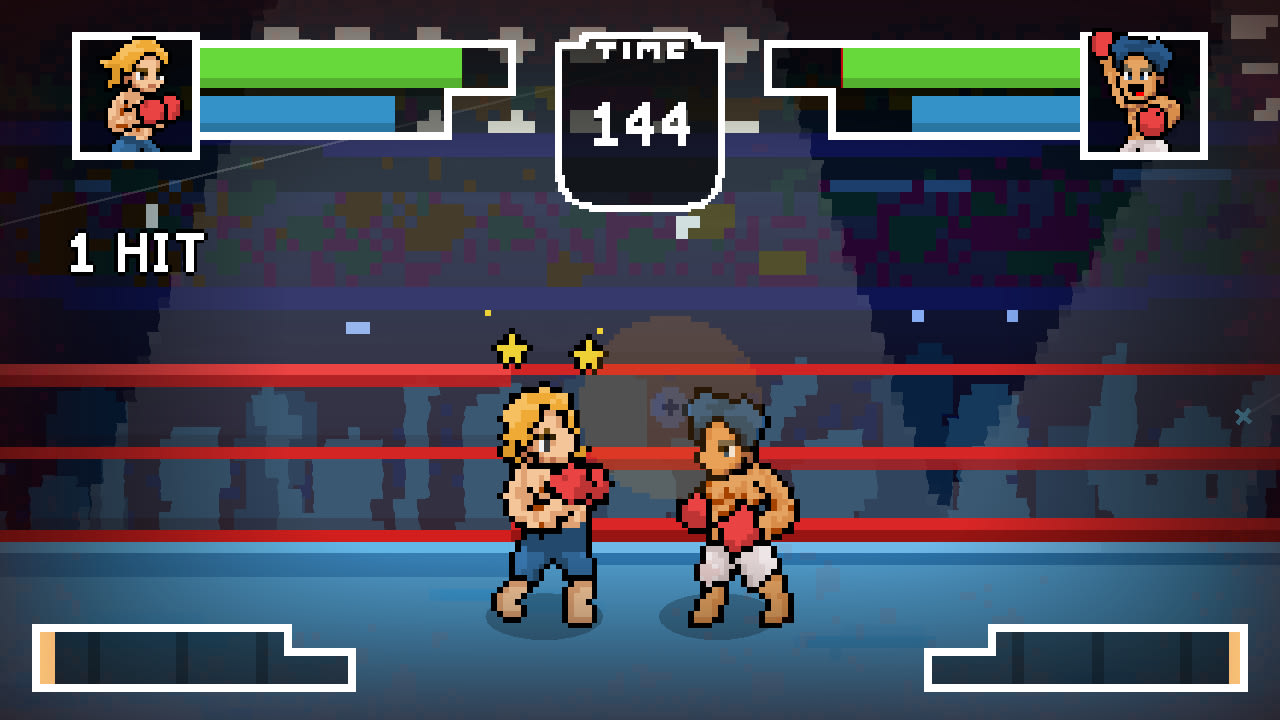Click the 144 timer text
Viewport: 1280px width, 720px height.
[x=640, y=122]
